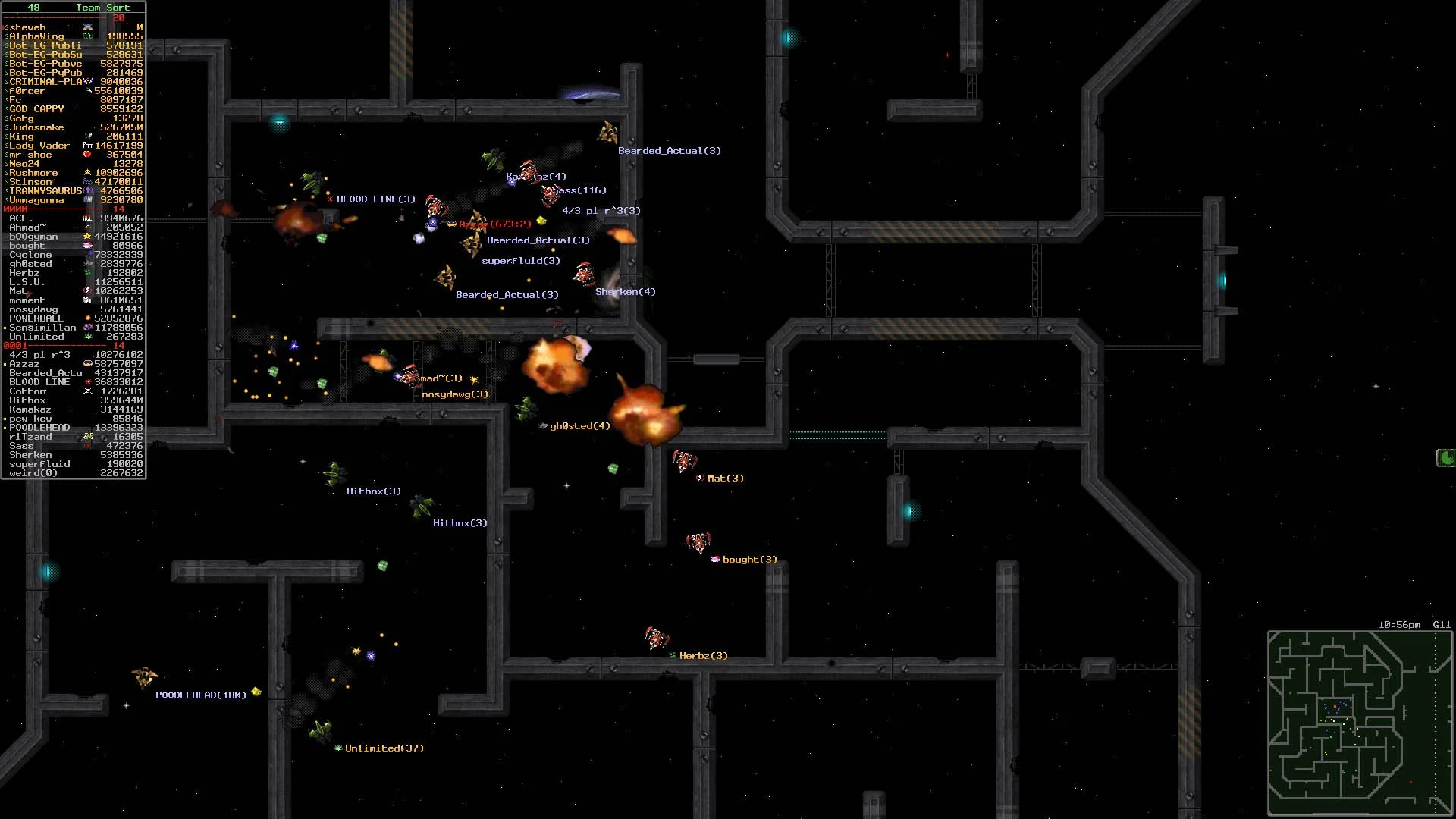Switch the Team Sort ordering mode
1456x819 pixels.
(104, 8)
